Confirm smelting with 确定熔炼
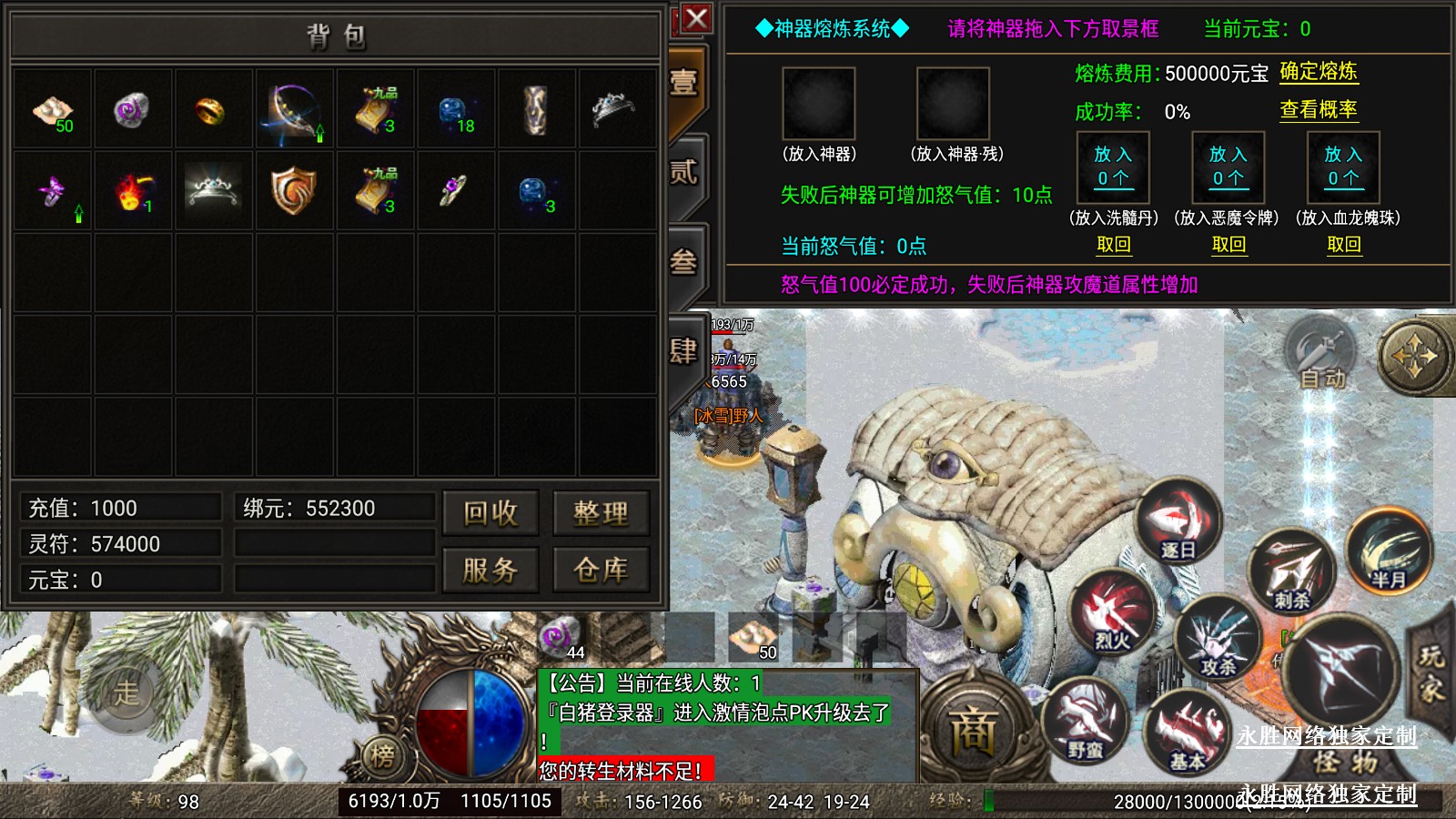 [x=1318, y=72]
